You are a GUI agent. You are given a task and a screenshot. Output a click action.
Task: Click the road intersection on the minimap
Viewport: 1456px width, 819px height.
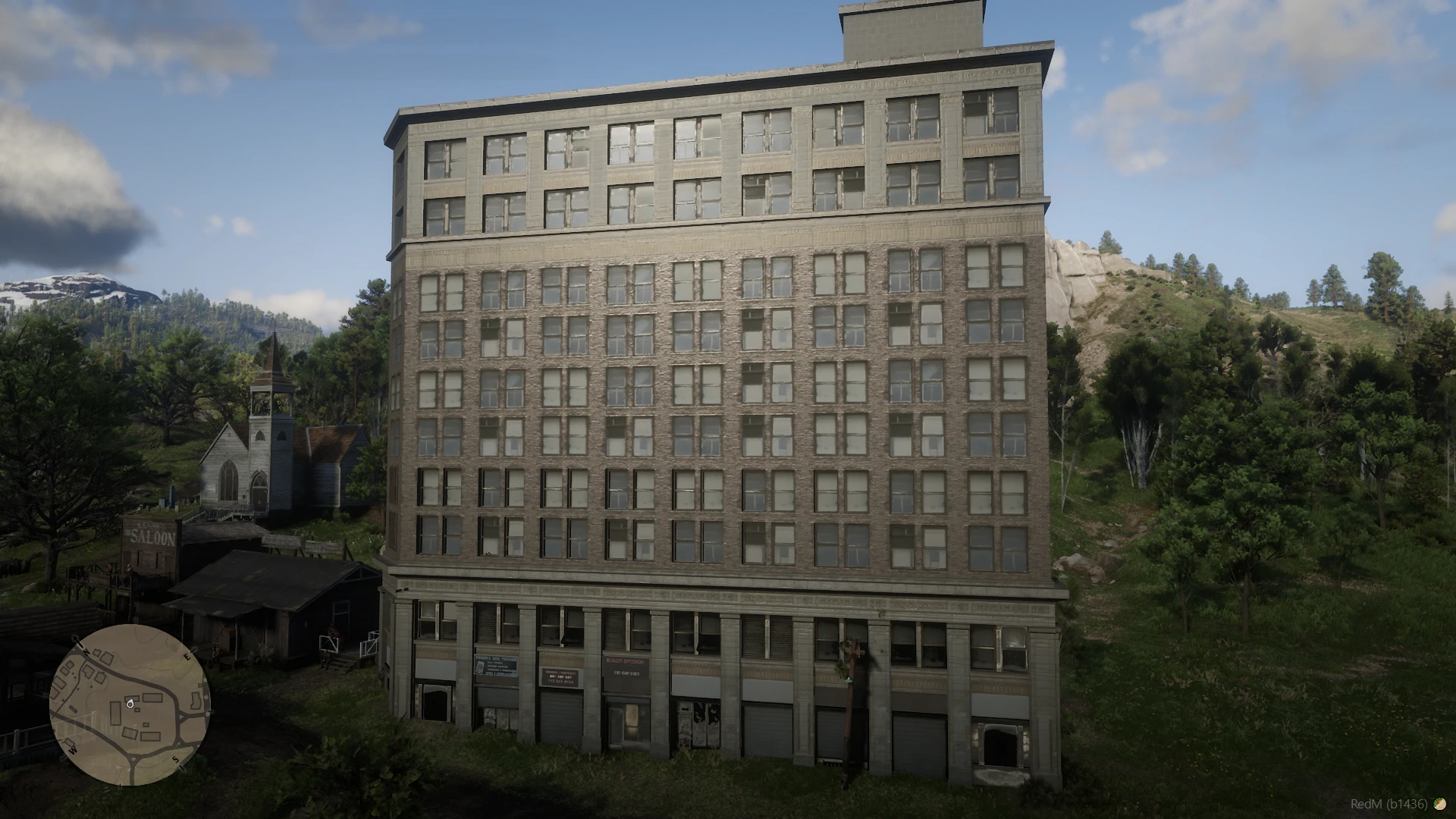click(x=133, y=758)
